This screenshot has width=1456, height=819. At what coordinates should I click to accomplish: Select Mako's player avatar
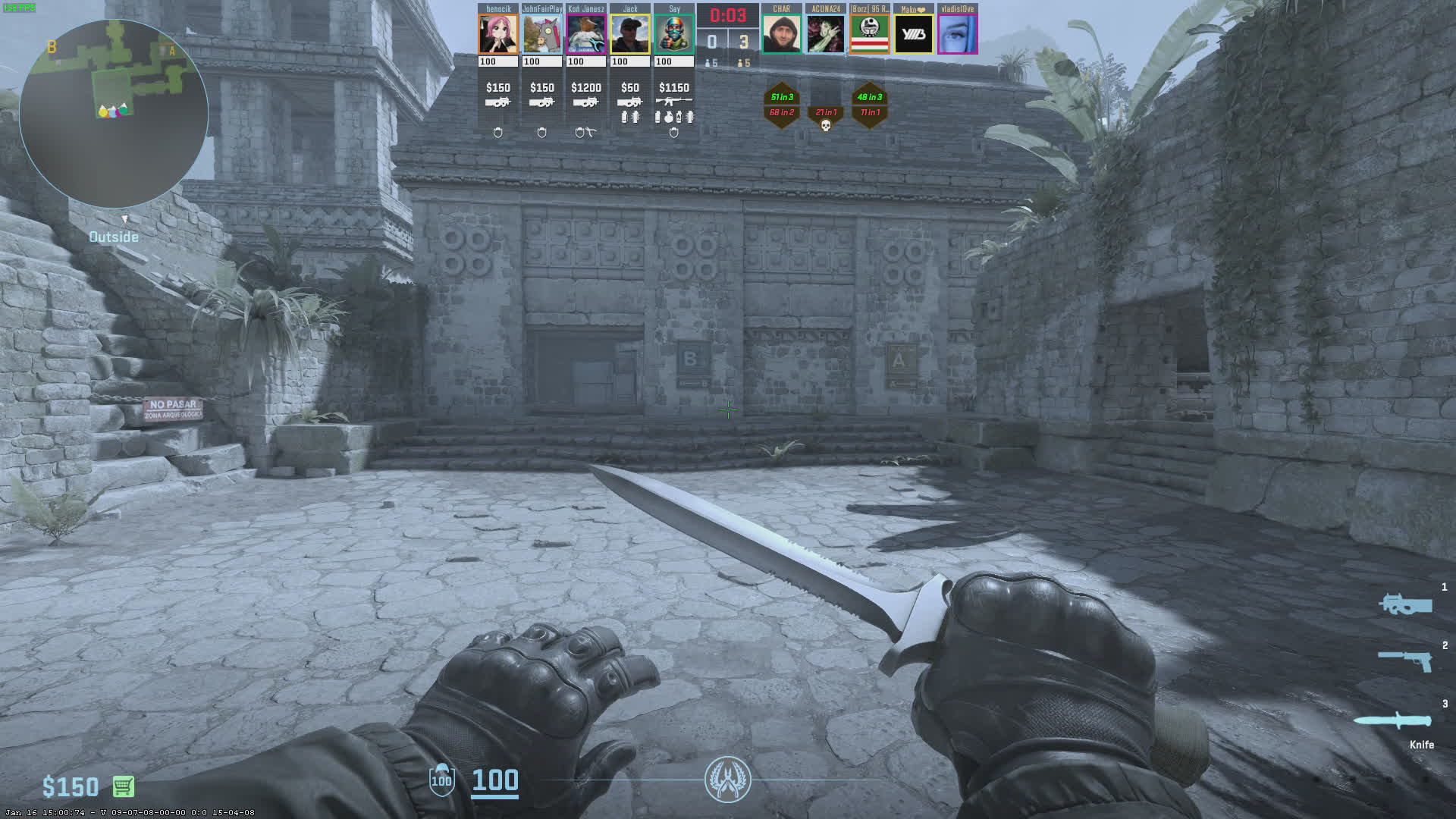point(913,34)
